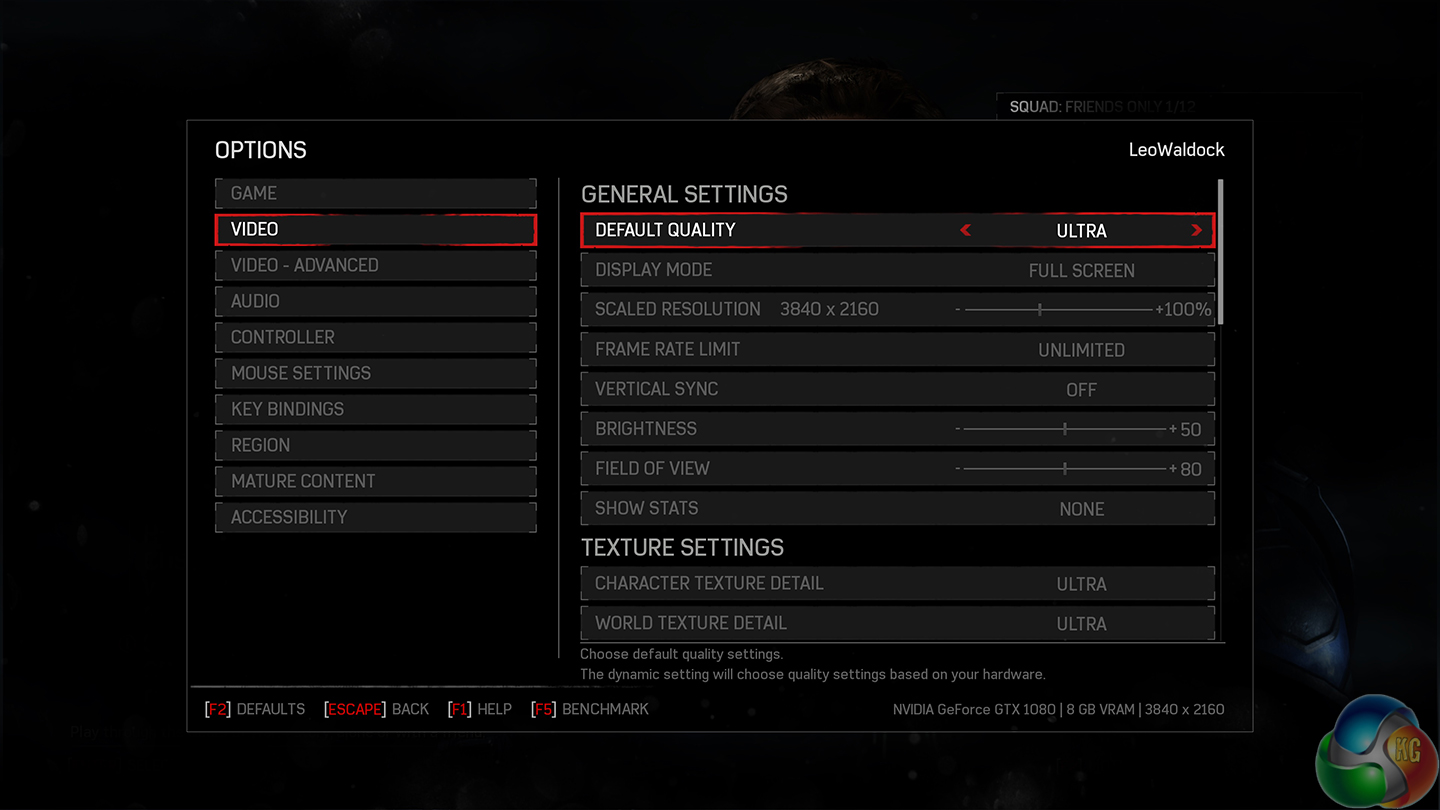Select the Controller options category
Viewport: 1440px width, 810px height.
(375, 337)
